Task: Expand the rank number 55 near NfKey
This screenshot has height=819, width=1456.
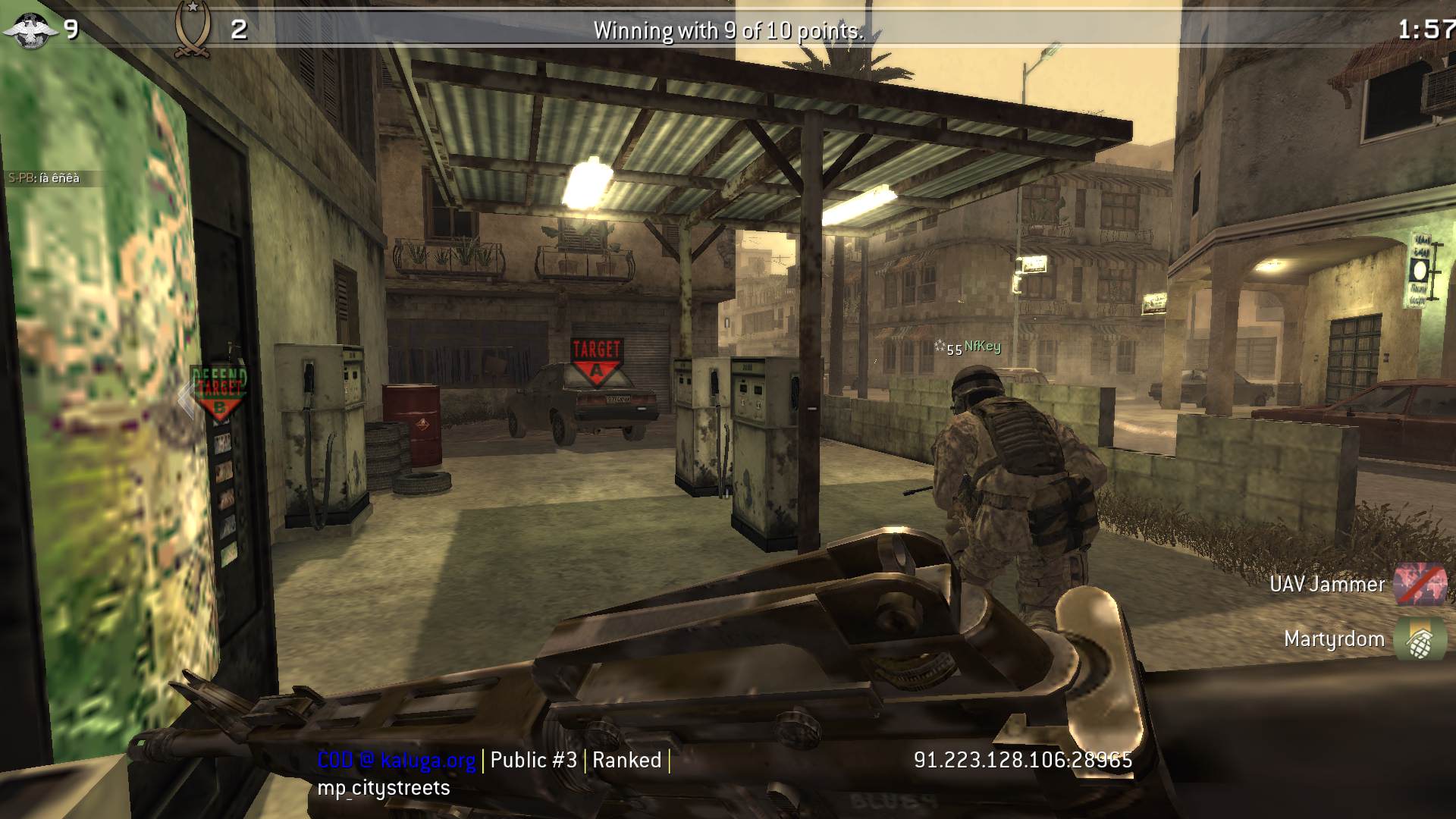Action: [x=955, y=349]
